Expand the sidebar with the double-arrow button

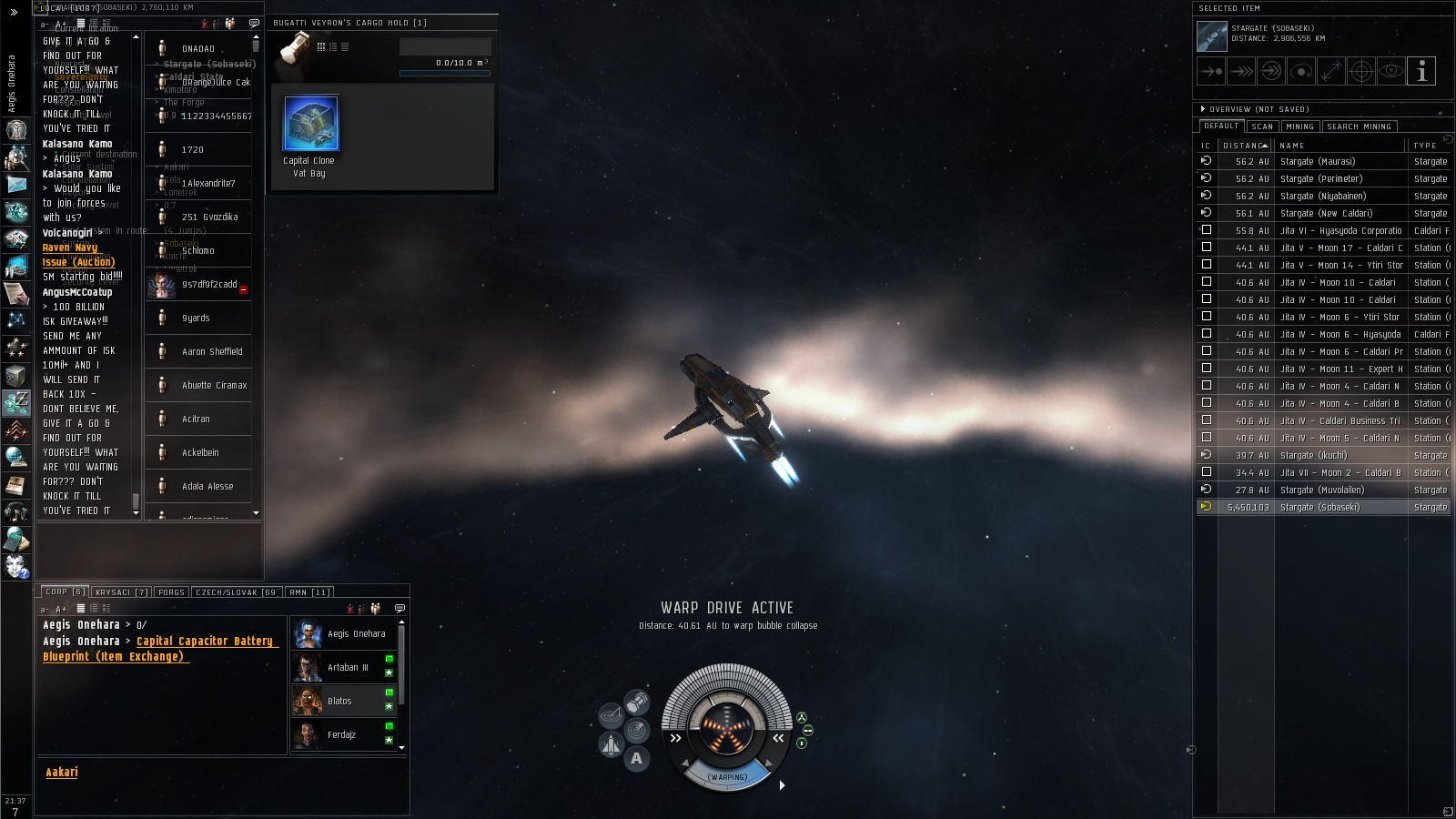click(x=14, y=12)
